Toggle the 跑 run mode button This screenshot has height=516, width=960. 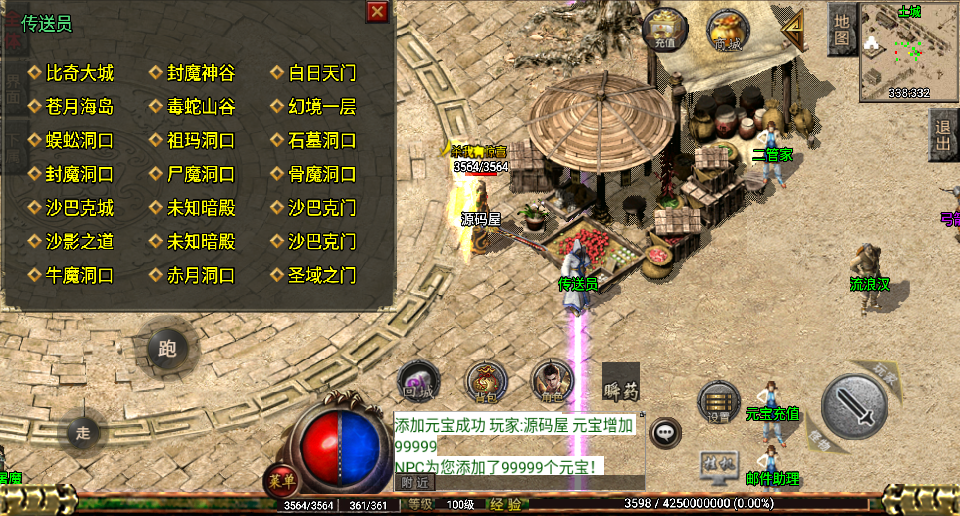(x=167, y=349)
